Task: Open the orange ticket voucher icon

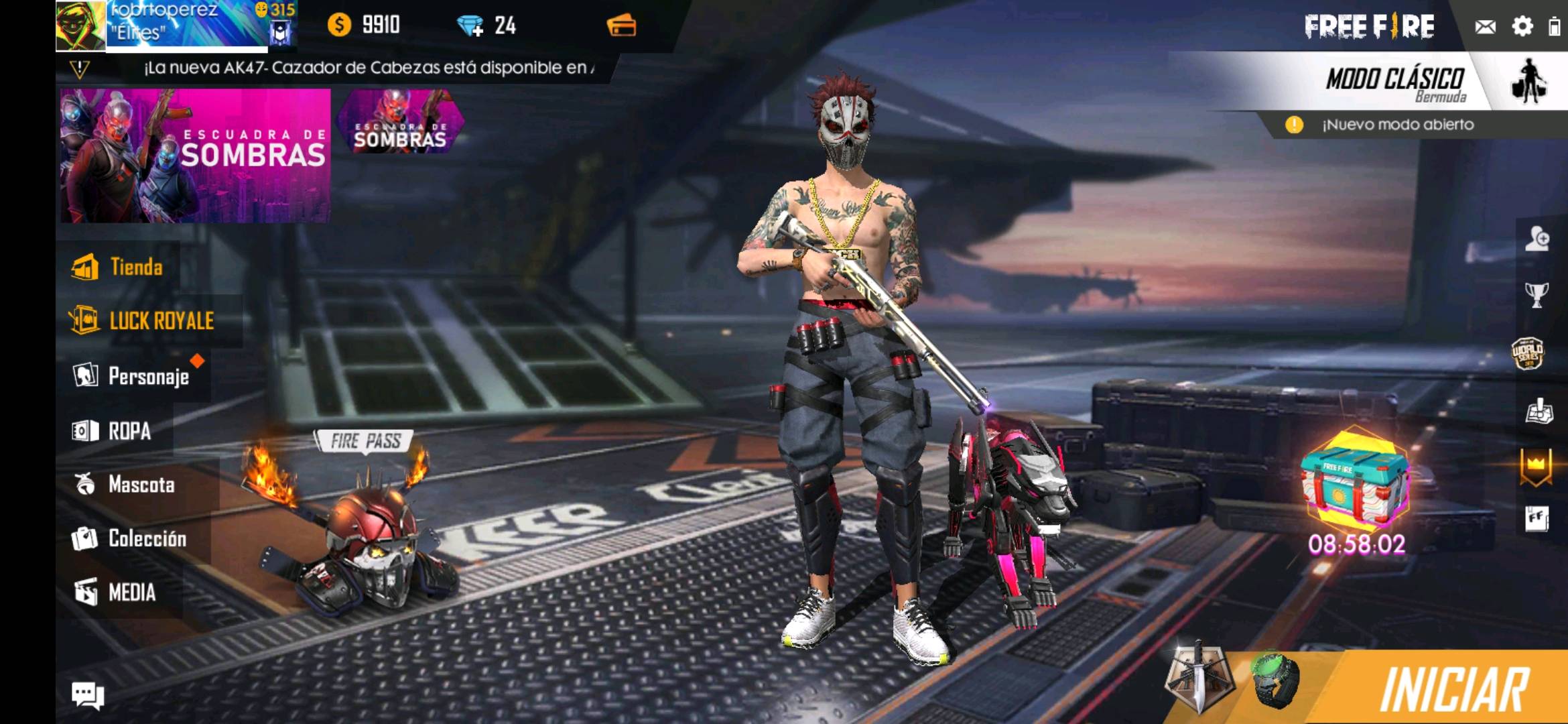Action: pos(621,26)
